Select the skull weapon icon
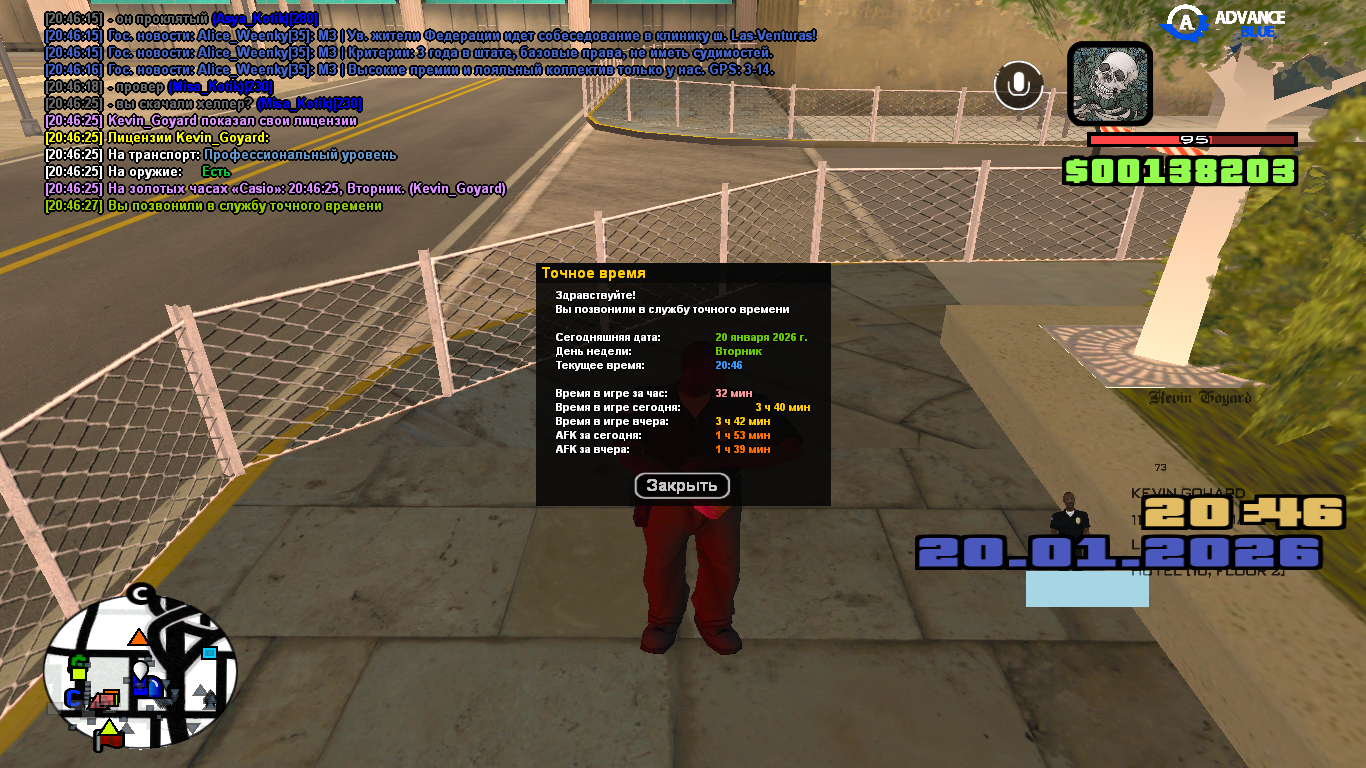Screen dimensions: 1366x768 click(1110, 84)
